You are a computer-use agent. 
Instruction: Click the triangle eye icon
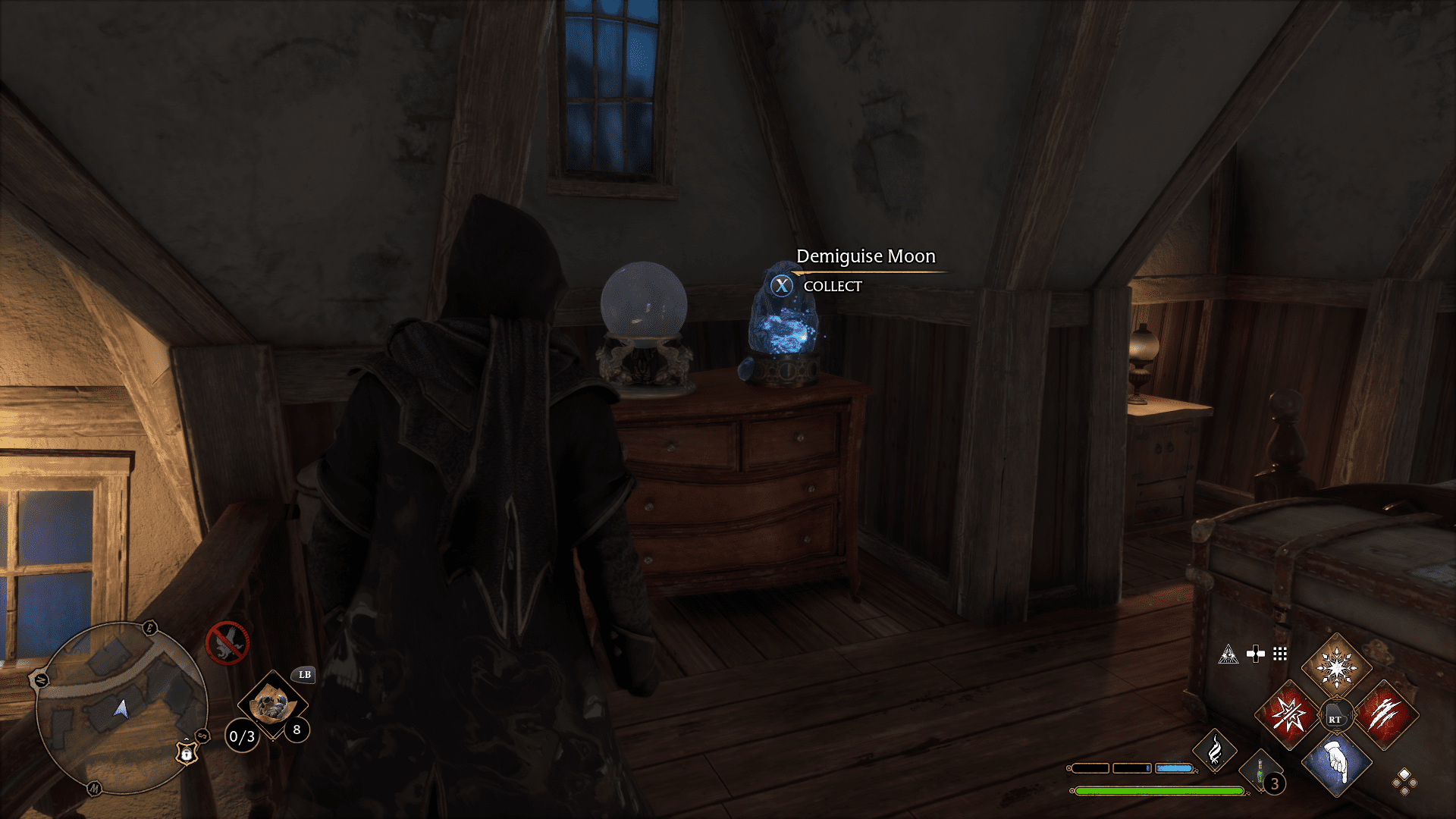click(x=1228, y=654)
